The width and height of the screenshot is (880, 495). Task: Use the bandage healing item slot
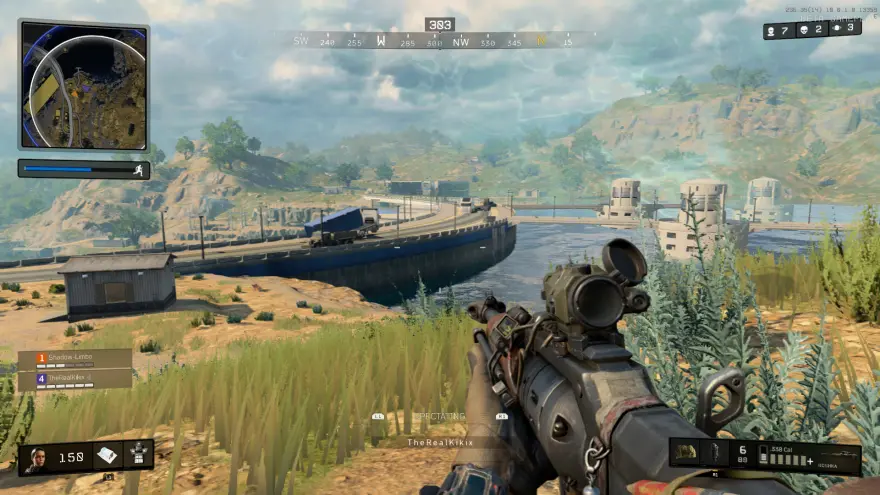point(108,456)
